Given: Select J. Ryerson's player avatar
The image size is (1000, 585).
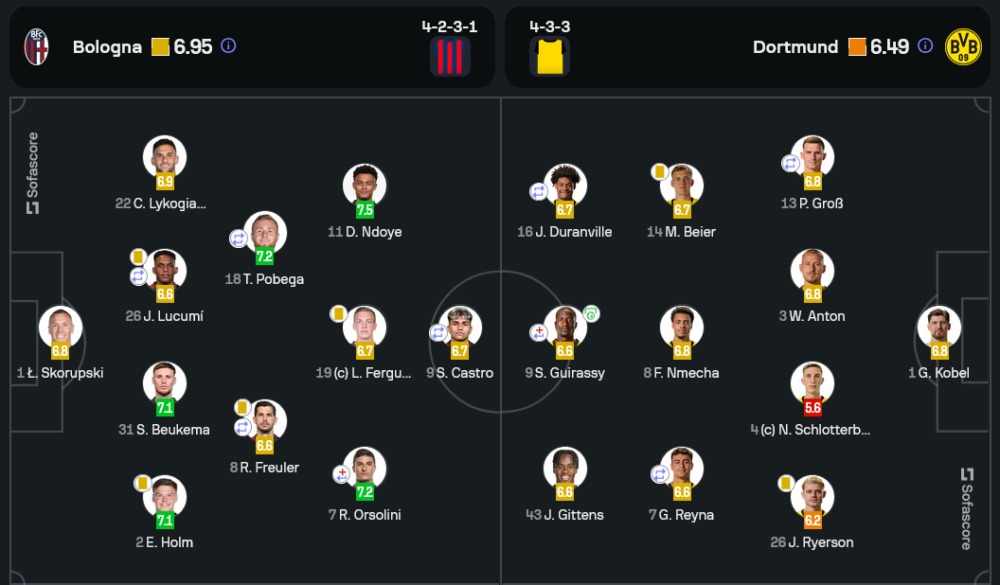Looking at the screenshot, I should (x=812, y=497).
